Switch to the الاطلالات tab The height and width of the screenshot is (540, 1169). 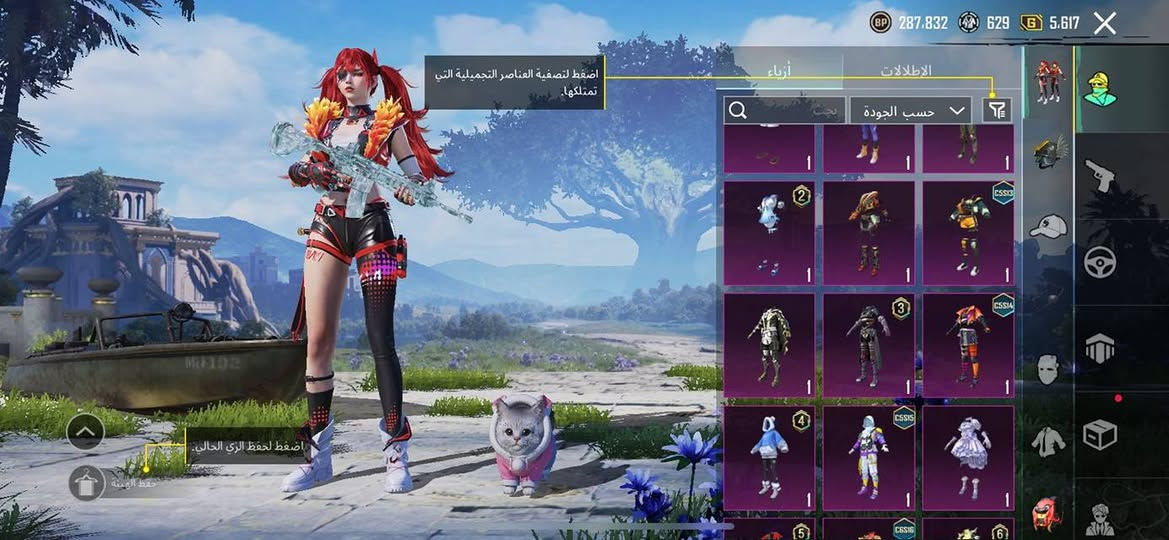[905, 71]
